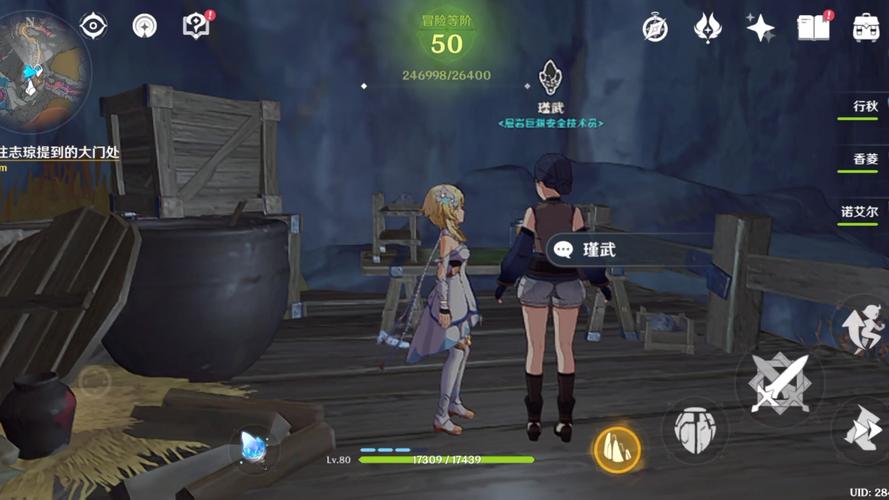Activate the shield-shaped elemental skill
The width and height of the screenshot is (889, 500).
point(695,430)
